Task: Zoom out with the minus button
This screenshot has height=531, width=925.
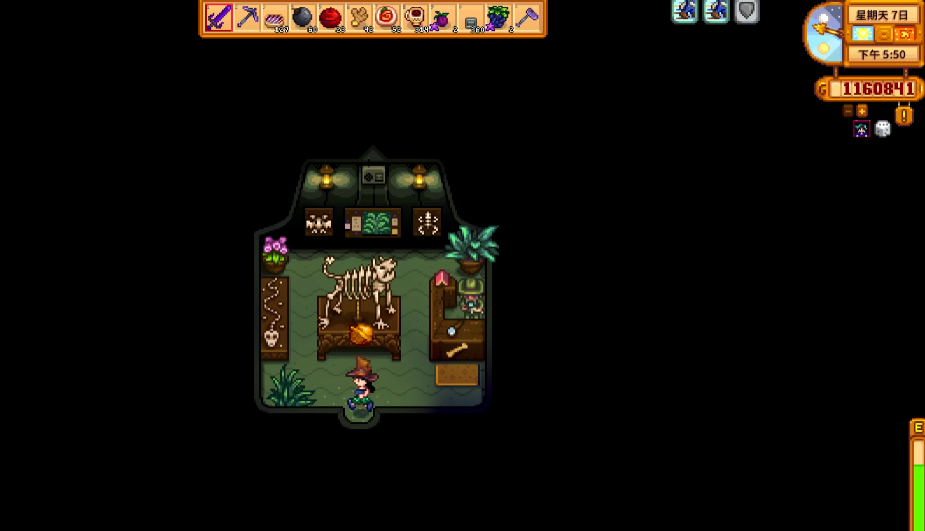Action: point(848,111)
